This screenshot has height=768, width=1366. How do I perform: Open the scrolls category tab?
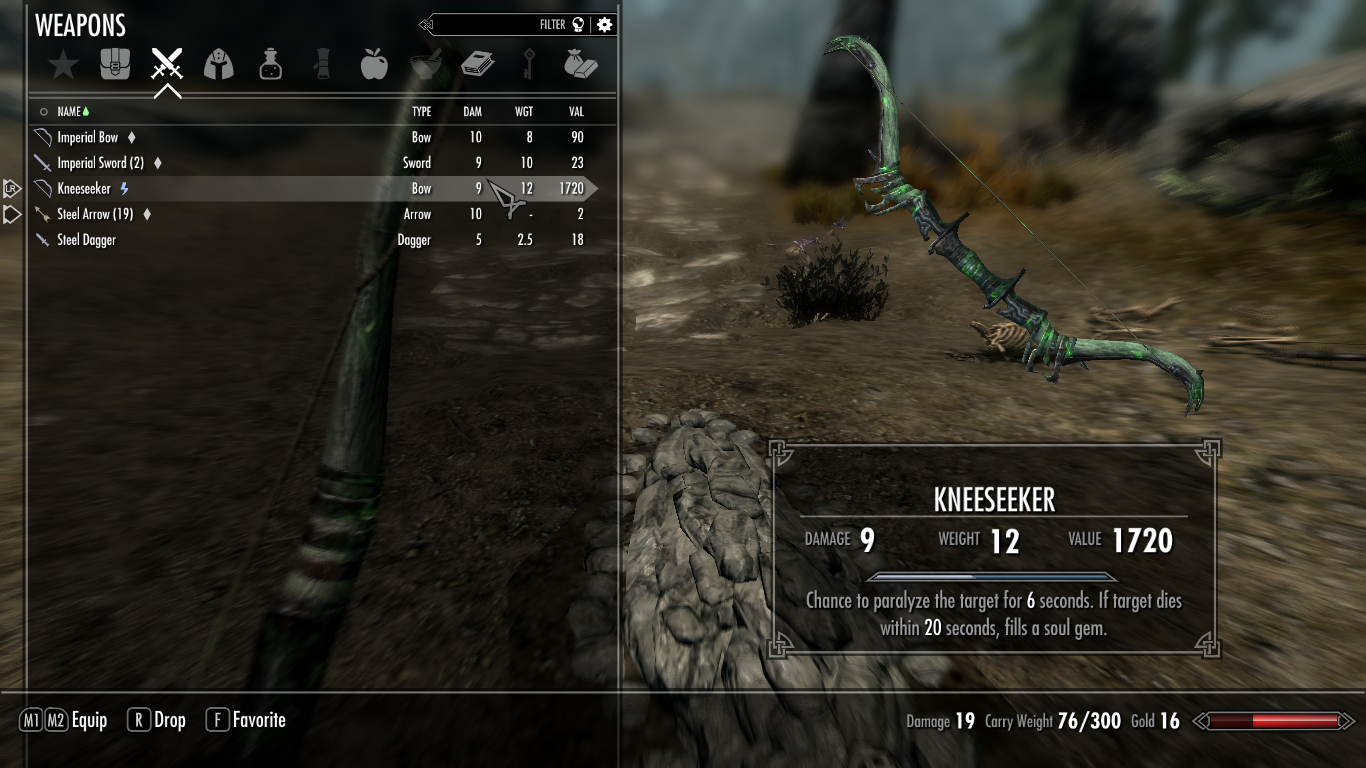click(x=321, y=65)
